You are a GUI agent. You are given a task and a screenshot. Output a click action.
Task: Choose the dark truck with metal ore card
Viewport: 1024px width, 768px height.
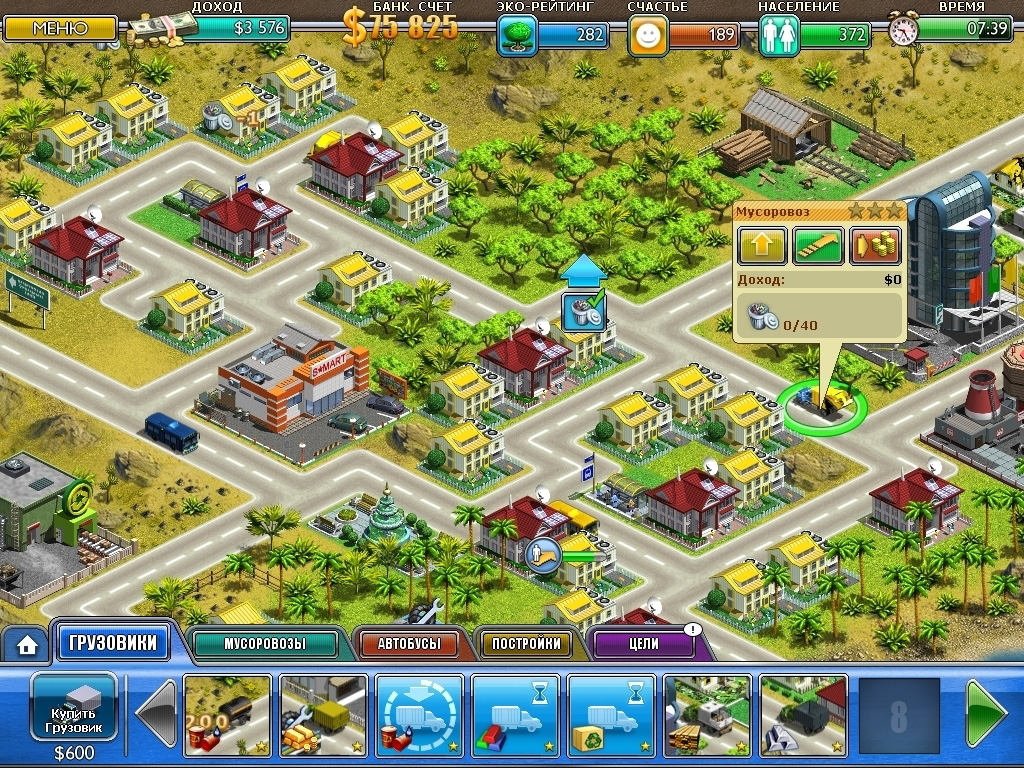pyautogui.click(x=803, y=714)
